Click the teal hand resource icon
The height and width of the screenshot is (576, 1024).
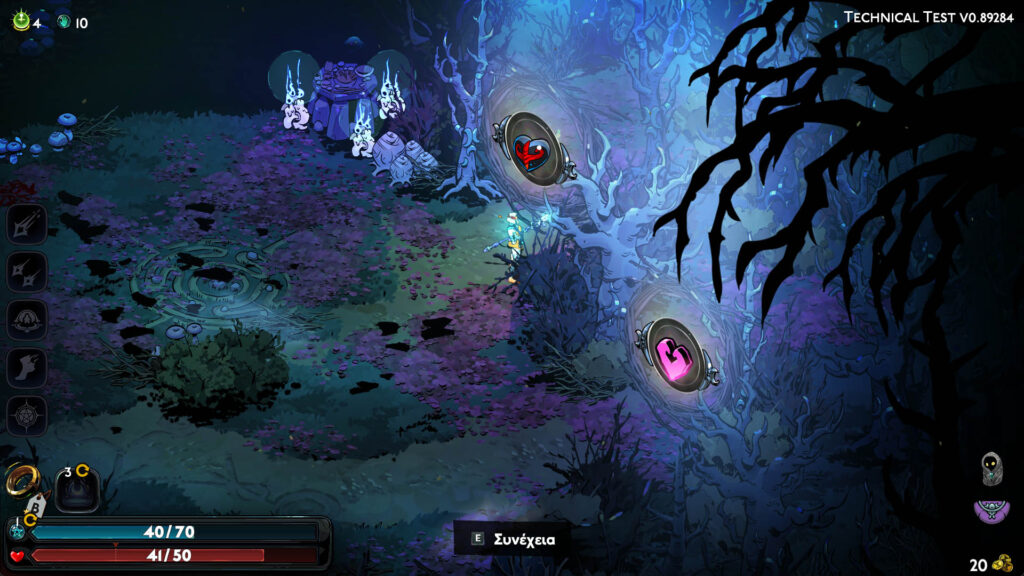64,21
